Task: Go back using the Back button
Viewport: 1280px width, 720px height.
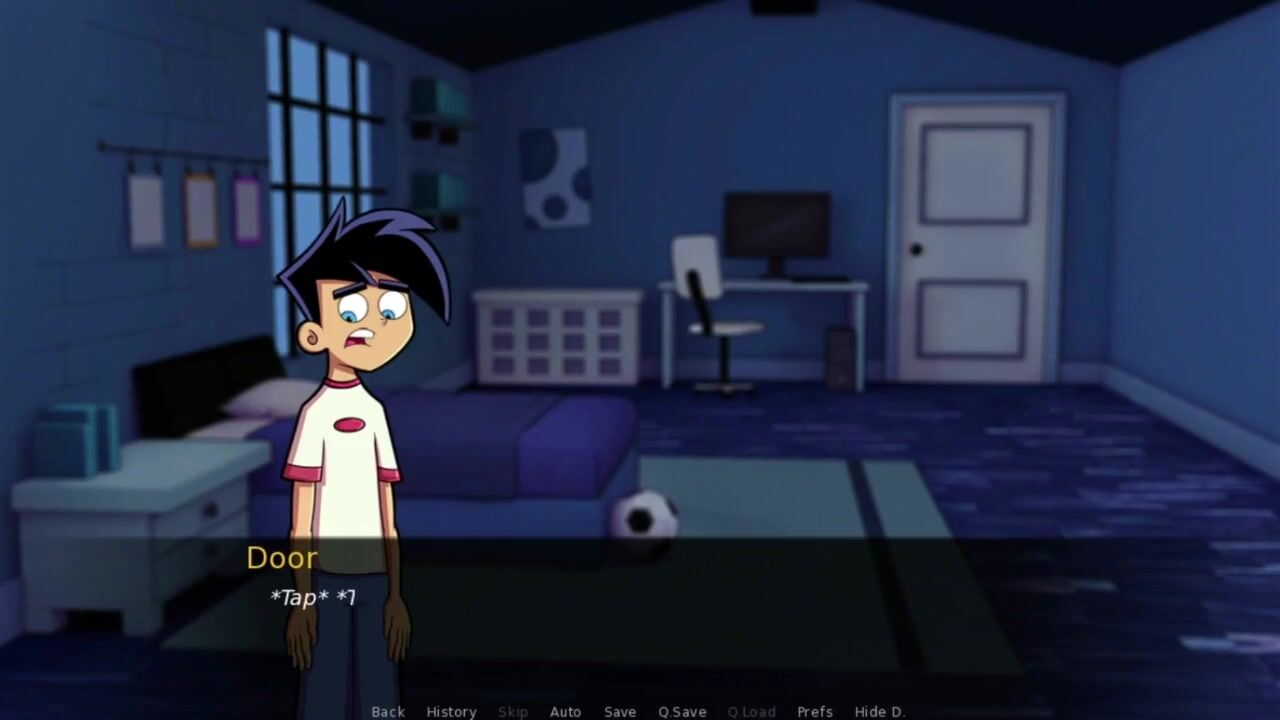Action: 388,712
